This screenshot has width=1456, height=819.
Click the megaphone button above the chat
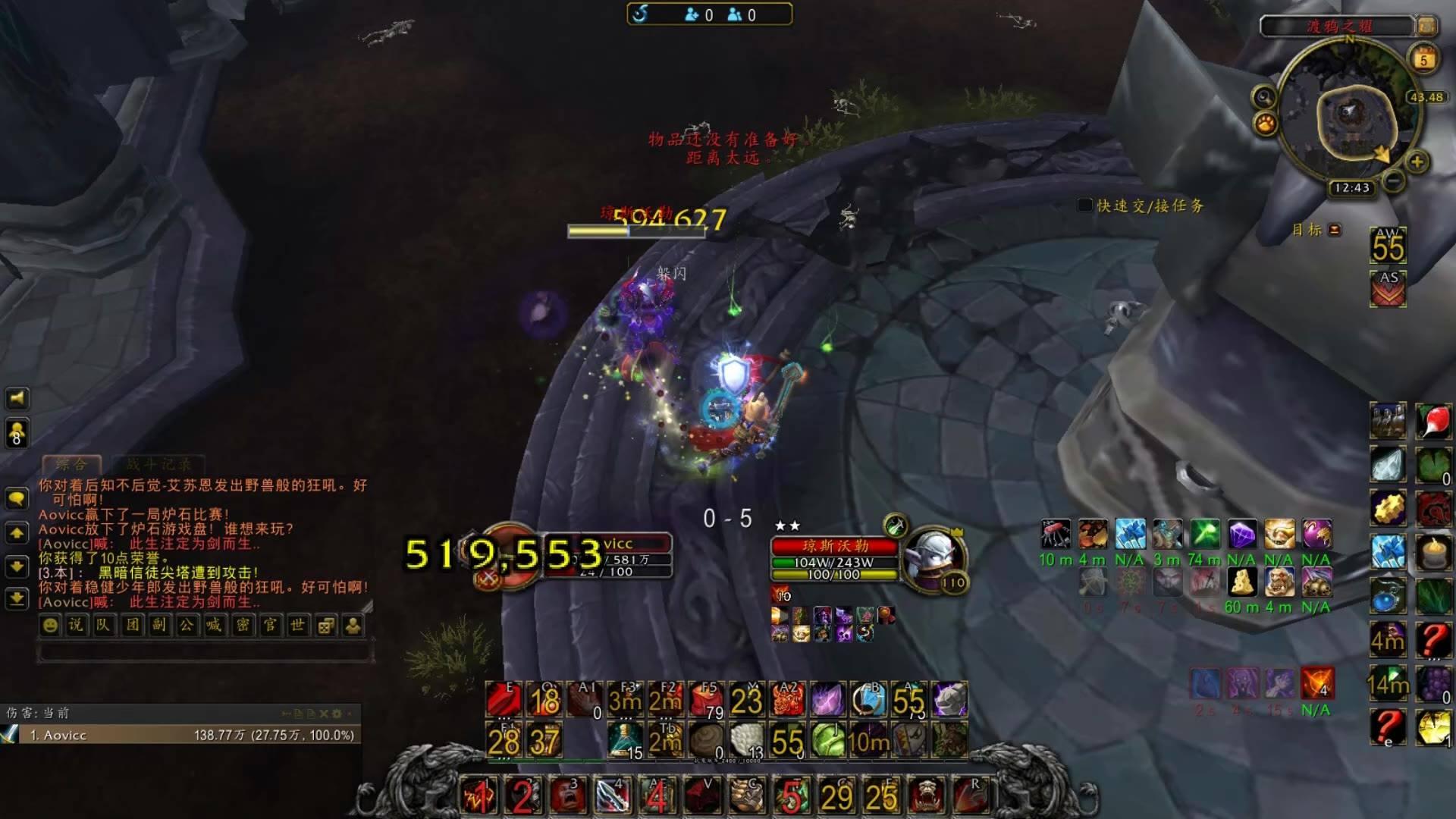17,398
